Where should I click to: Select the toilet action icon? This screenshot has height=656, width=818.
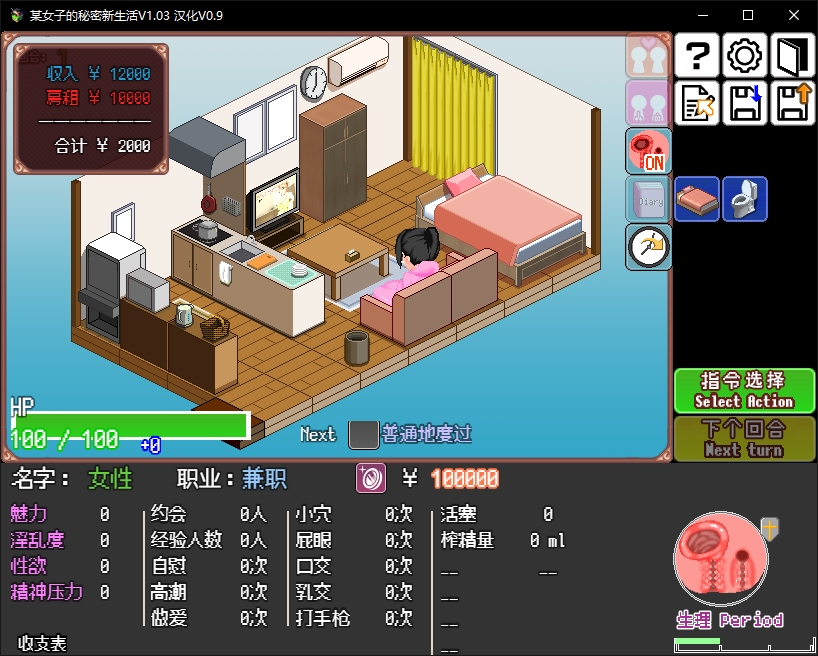pyautogui.click(x=745, y=199)
